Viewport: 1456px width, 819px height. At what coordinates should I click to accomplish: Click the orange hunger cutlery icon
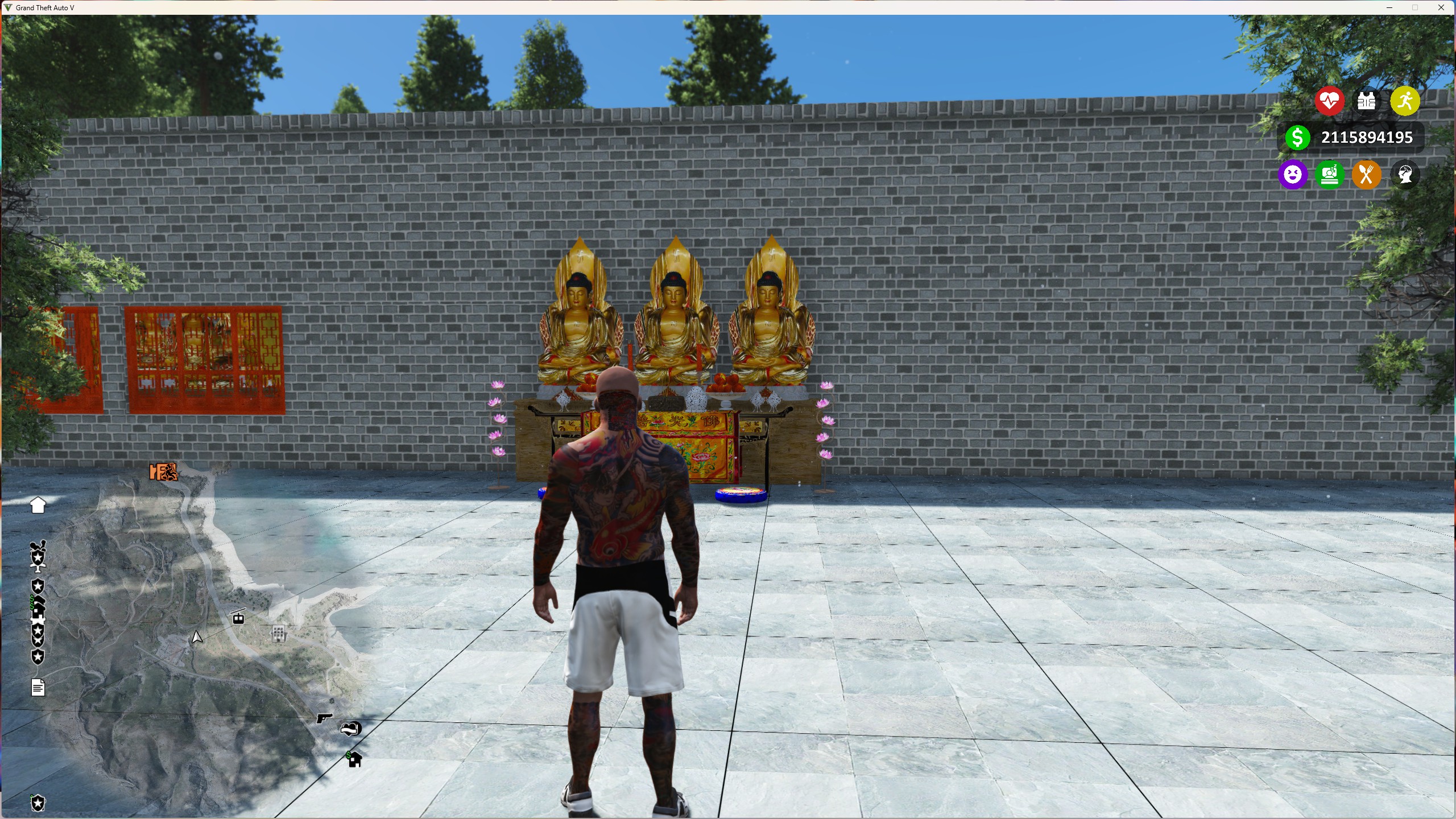pos(1367,175)
